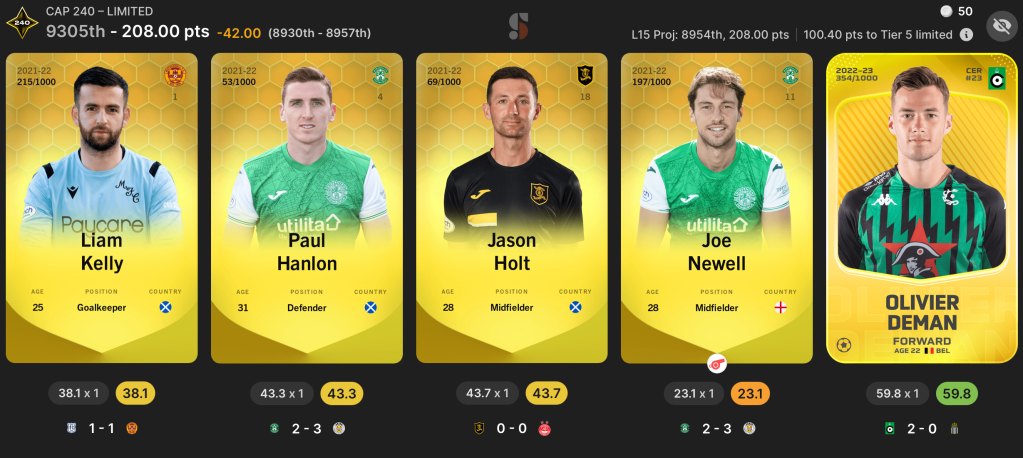Open the 2 - 0 match result
Image resolution: width=1023 pixels, height=458 pixels.
pos(921,428)
